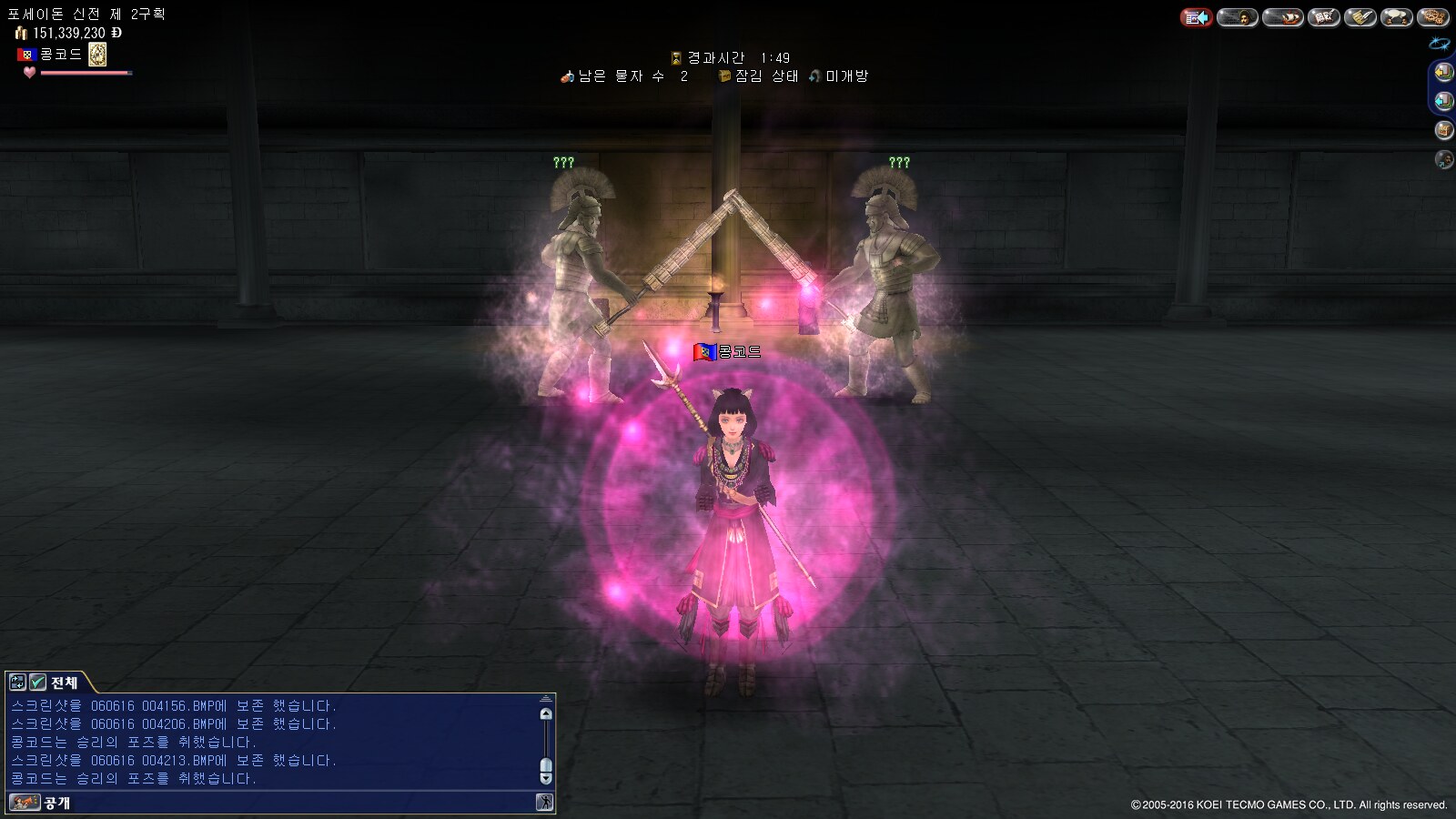
Task: Click the red window-arrow menu button
Action: coord(1197,17)
